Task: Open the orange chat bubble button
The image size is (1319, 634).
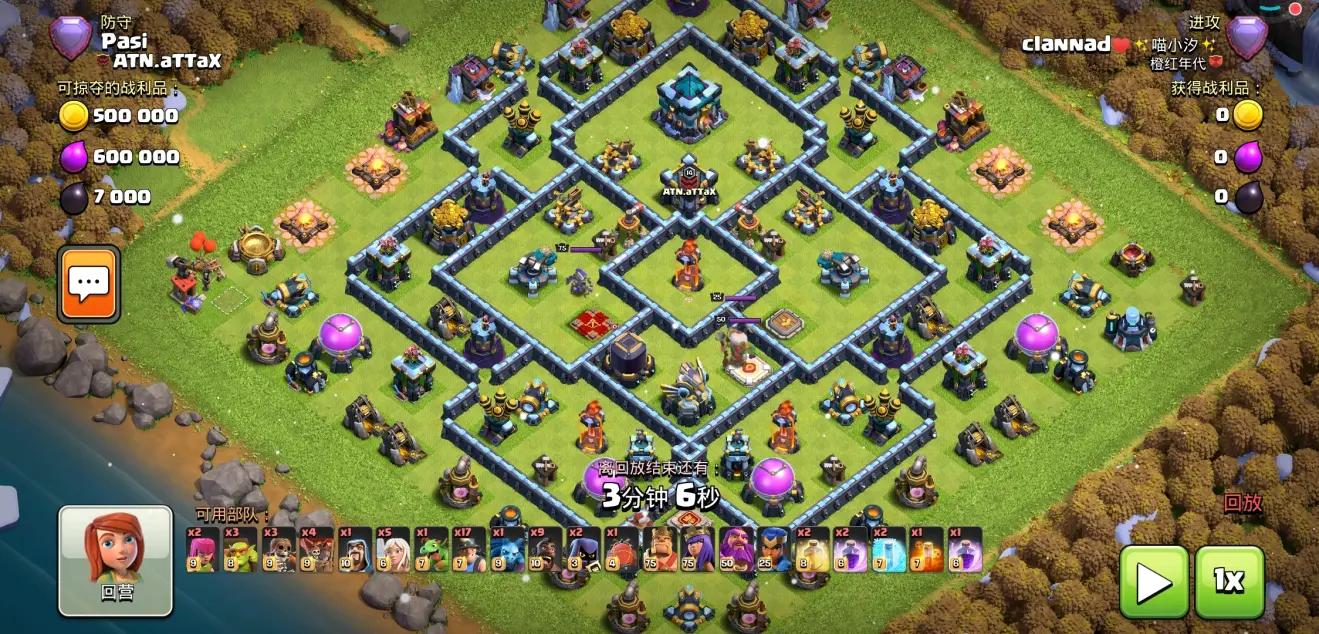Action: coord(88,284)
